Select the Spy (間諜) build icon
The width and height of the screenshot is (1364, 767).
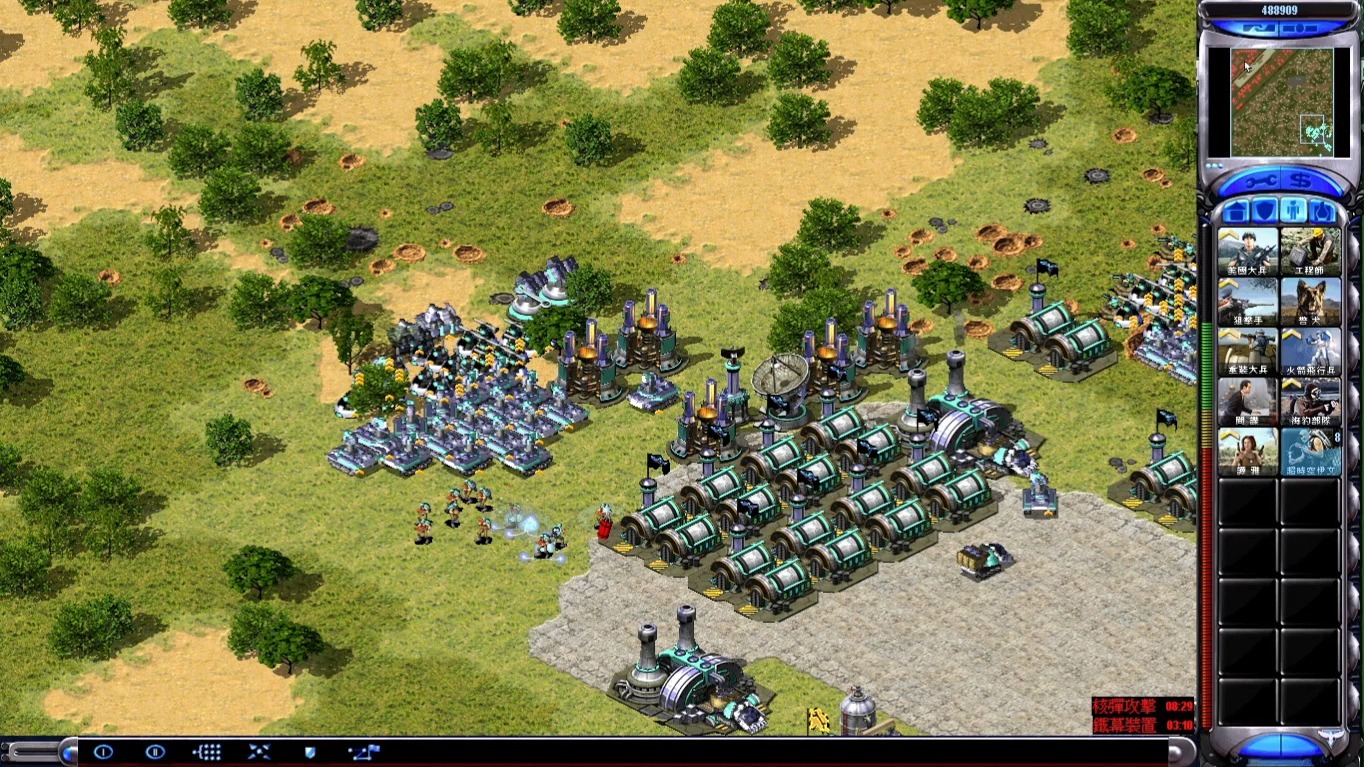point(1247,401)
